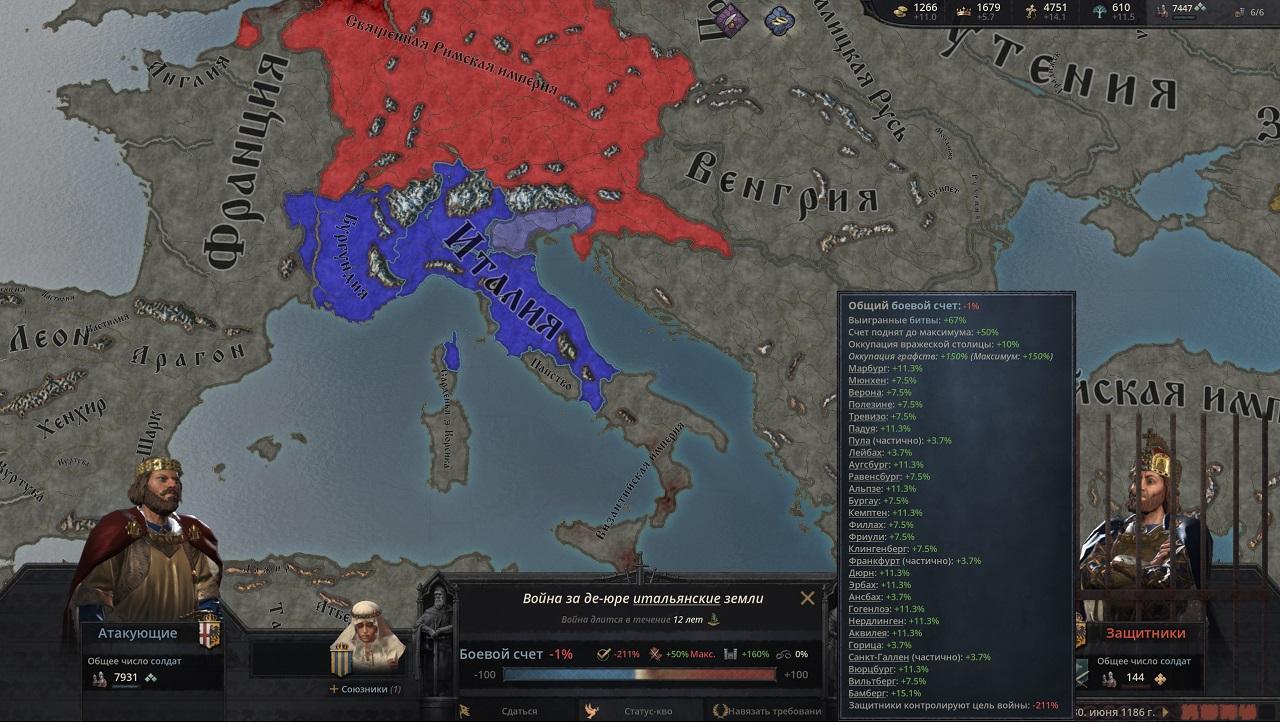The image size is (1280, 724).
Task: Close the Italian de jure war panel
Action: (x=807, y=598)
